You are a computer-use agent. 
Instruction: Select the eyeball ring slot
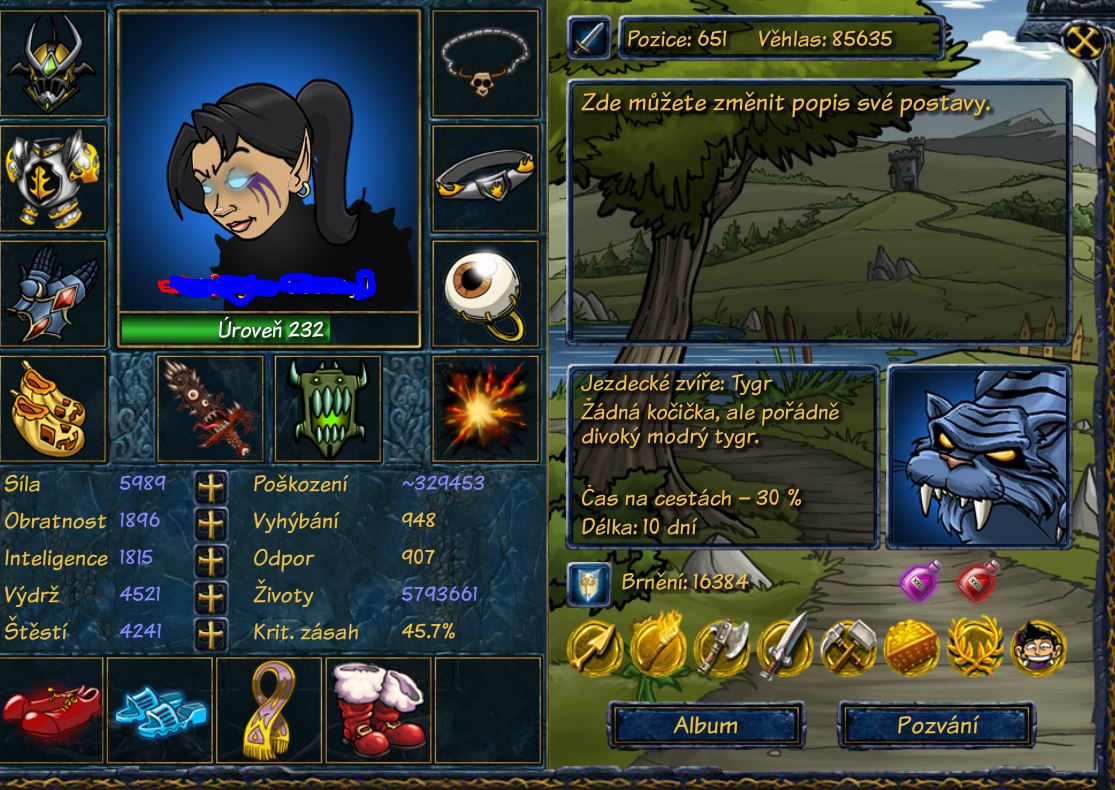[x=485, y=293]
